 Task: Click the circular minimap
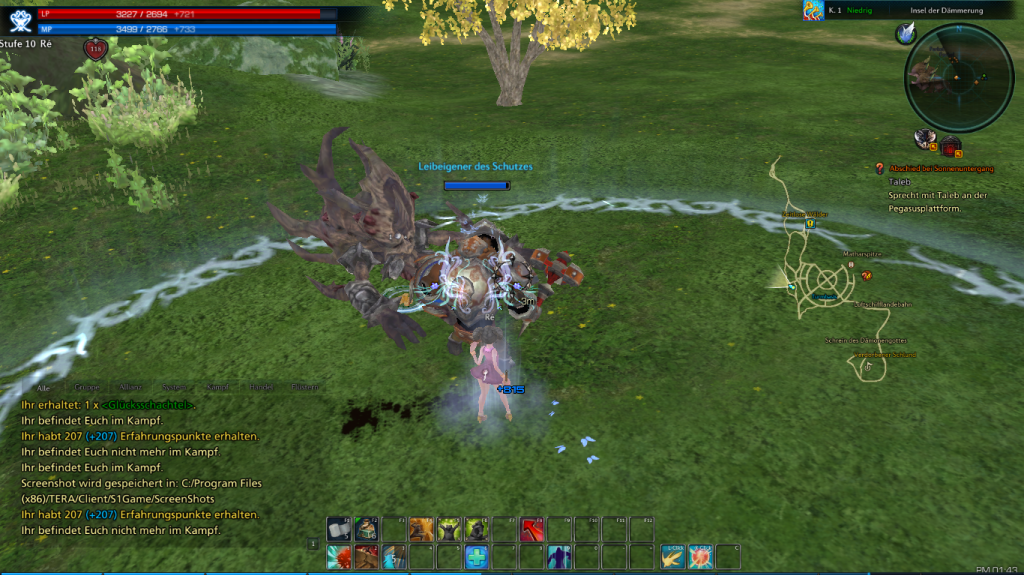pos(958,77)
